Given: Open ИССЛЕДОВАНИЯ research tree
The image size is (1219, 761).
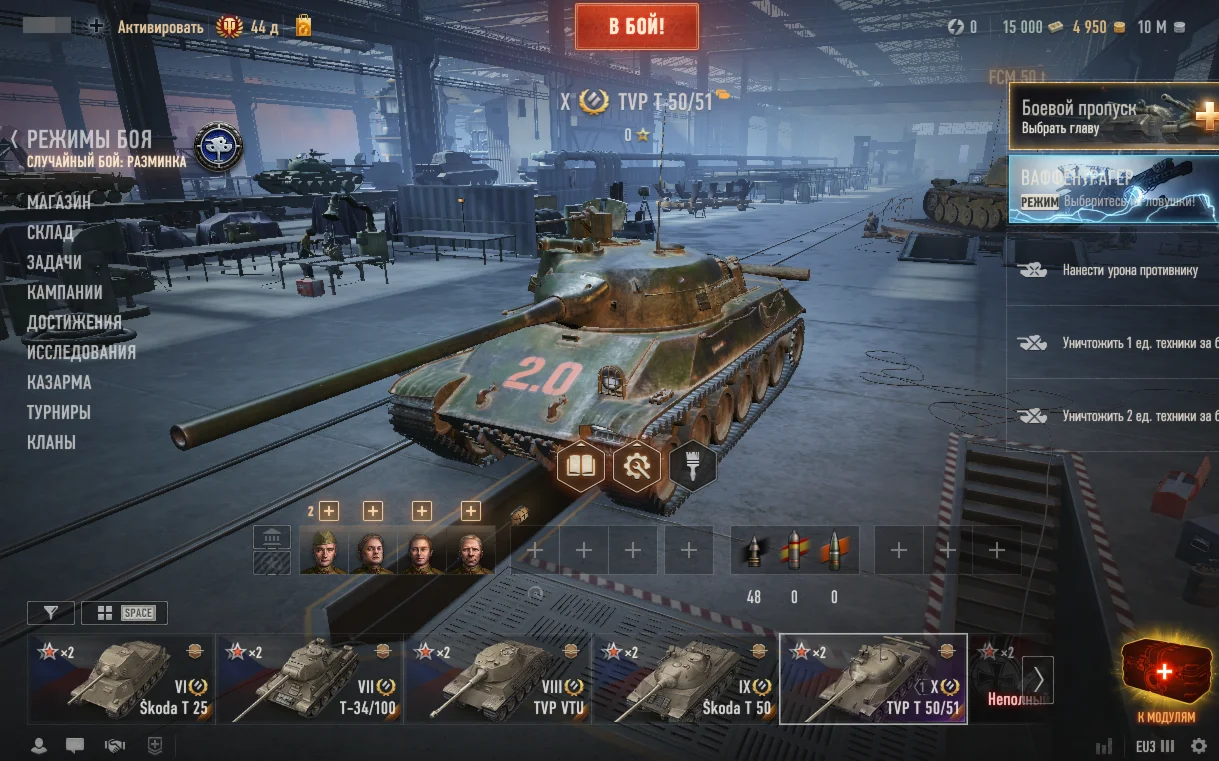Looking at the screenshot, I should click(81, 352).
